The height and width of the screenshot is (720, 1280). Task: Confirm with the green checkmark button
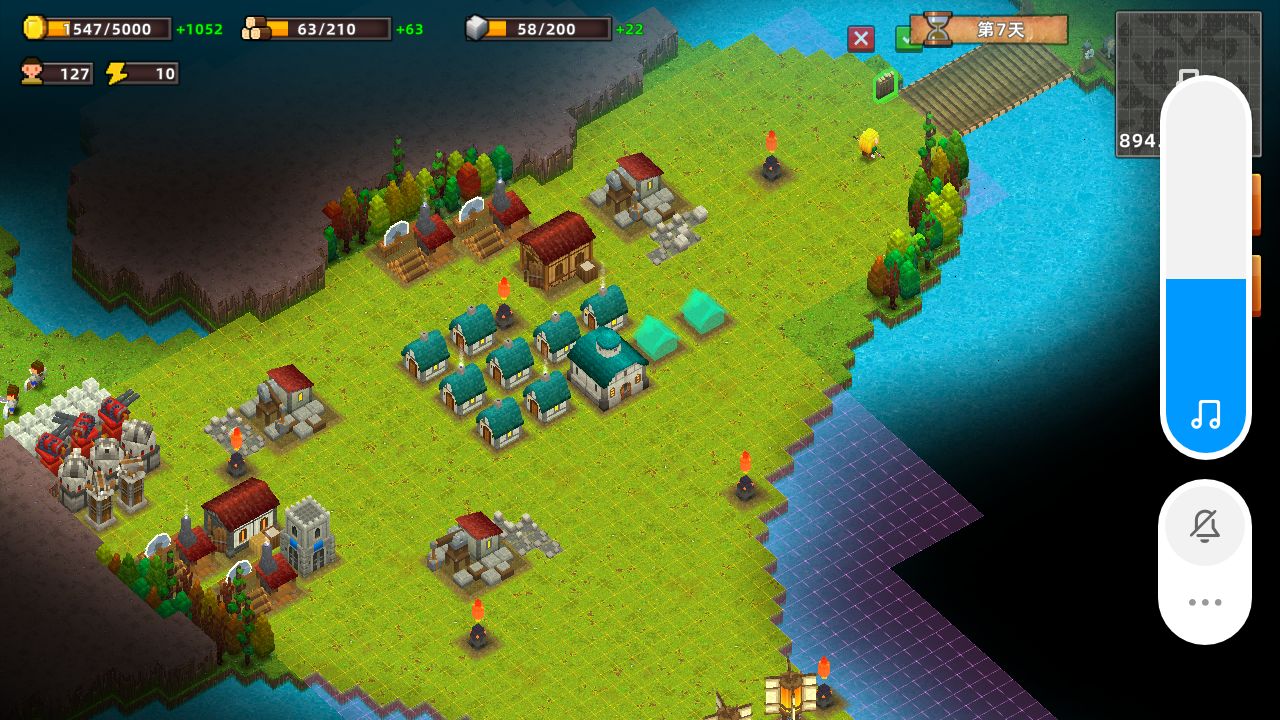pos(904,40)
